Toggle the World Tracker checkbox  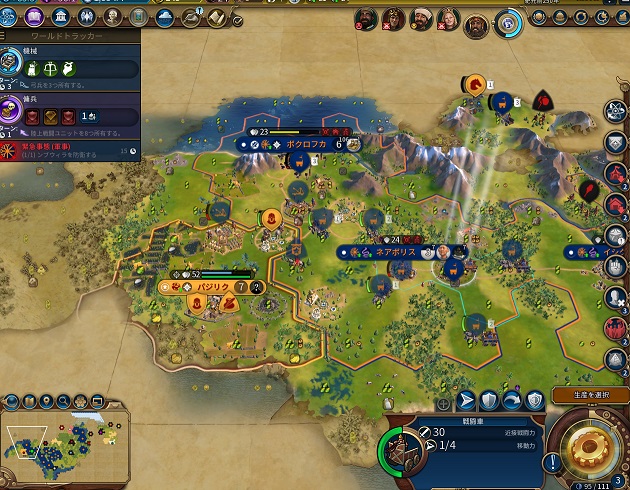pos(237,20)
